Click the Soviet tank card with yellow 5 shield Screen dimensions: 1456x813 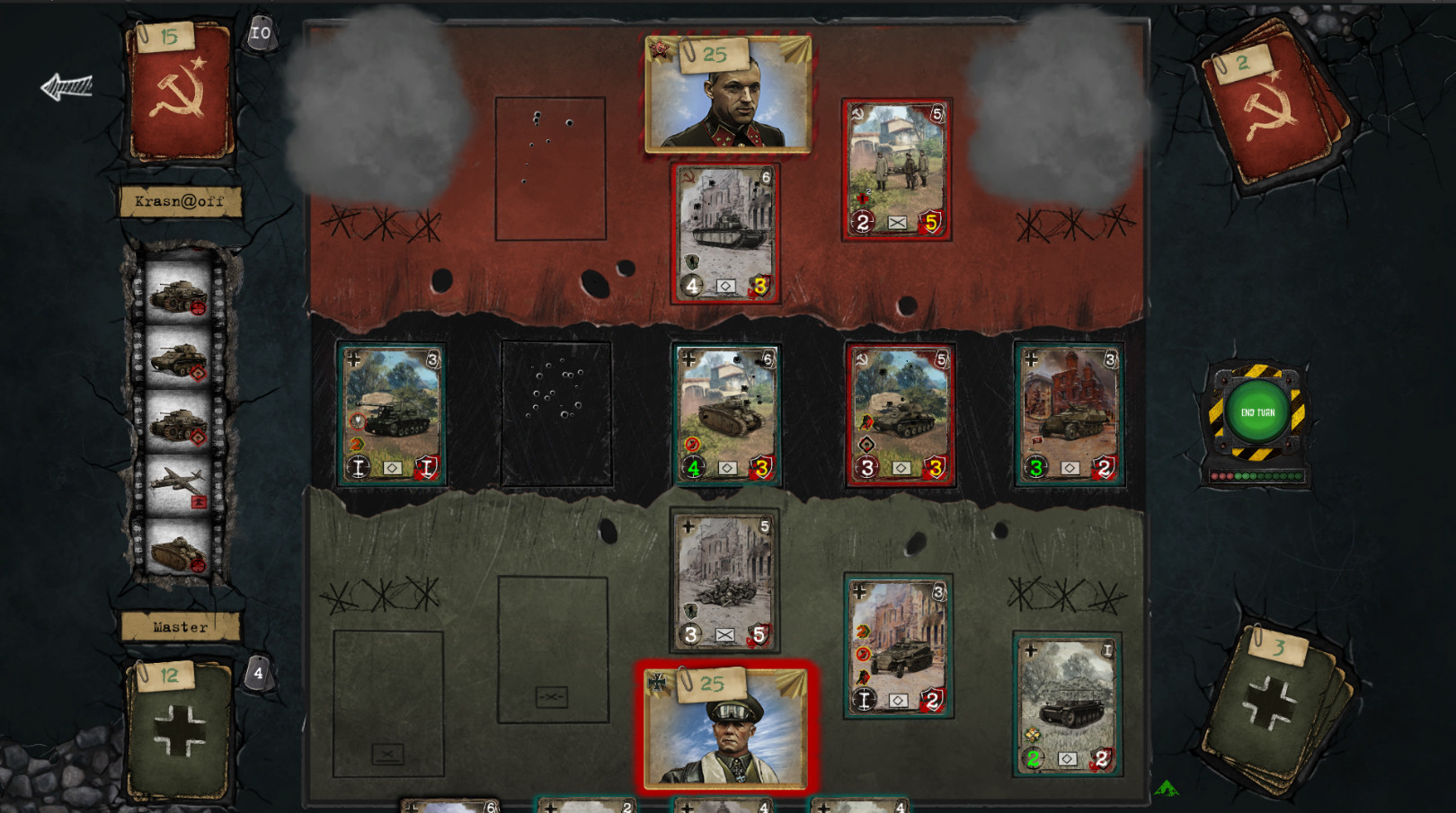(x=894, y=171)
